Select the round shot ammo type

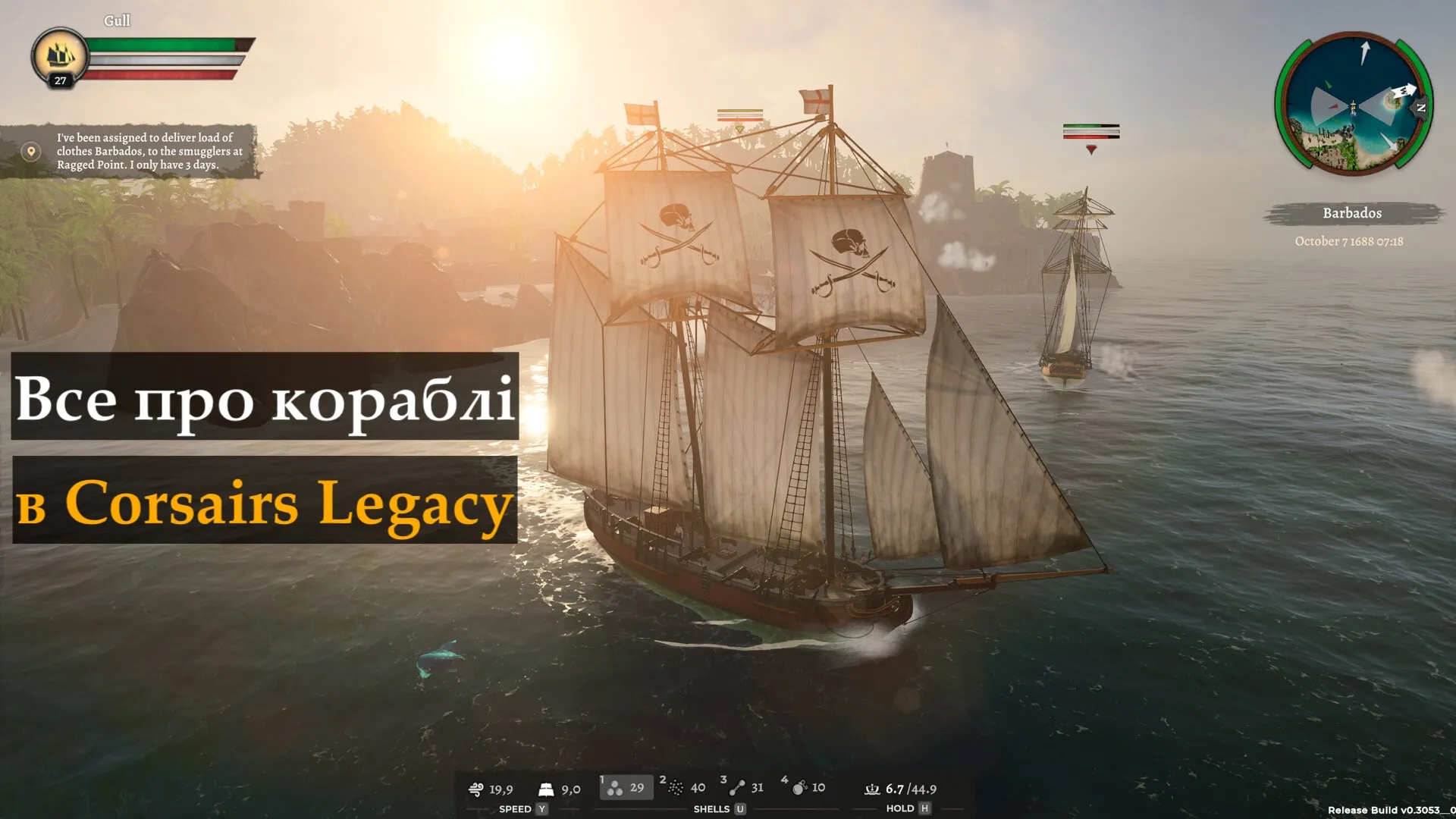pyautogui.click(x=614, y=788)
